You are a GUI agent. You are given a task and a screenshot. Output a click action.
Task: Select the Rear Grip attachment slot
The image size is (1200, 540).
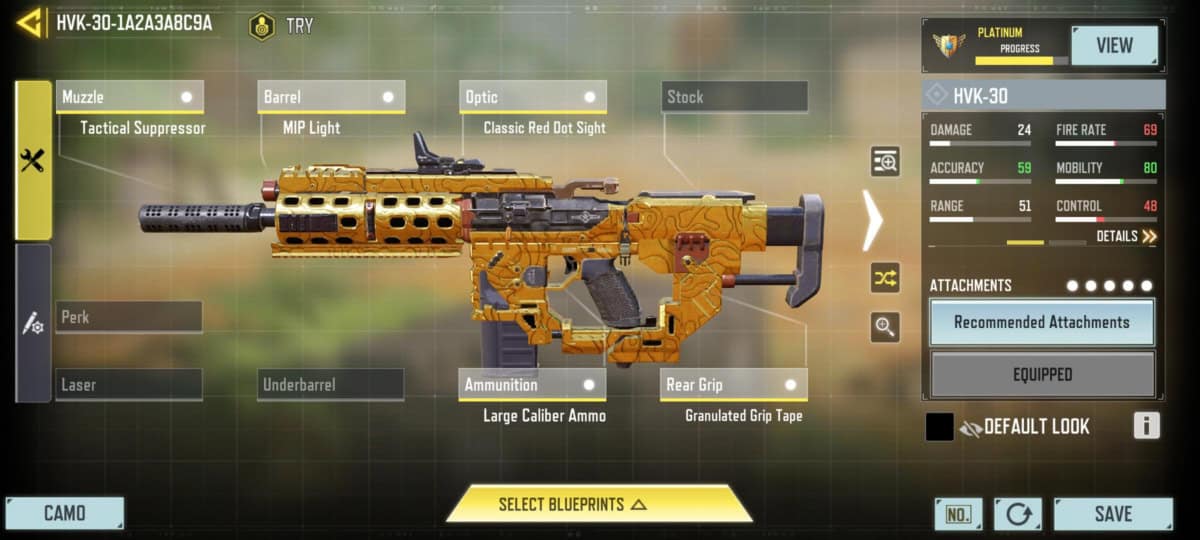tap(734, 384)
